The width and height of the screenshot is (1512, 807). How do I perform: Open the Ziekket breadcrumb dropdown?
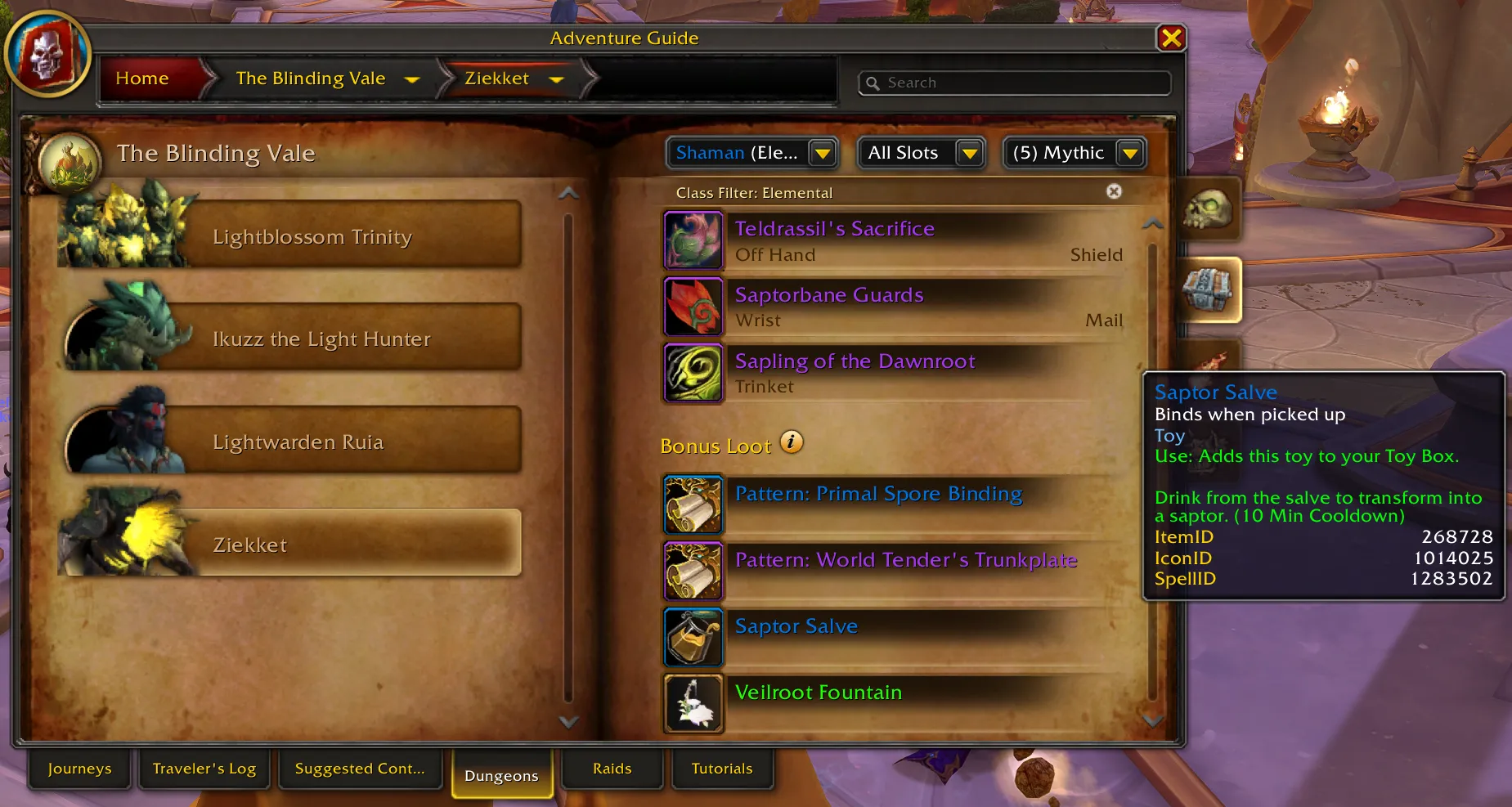(x=556, y=79)
